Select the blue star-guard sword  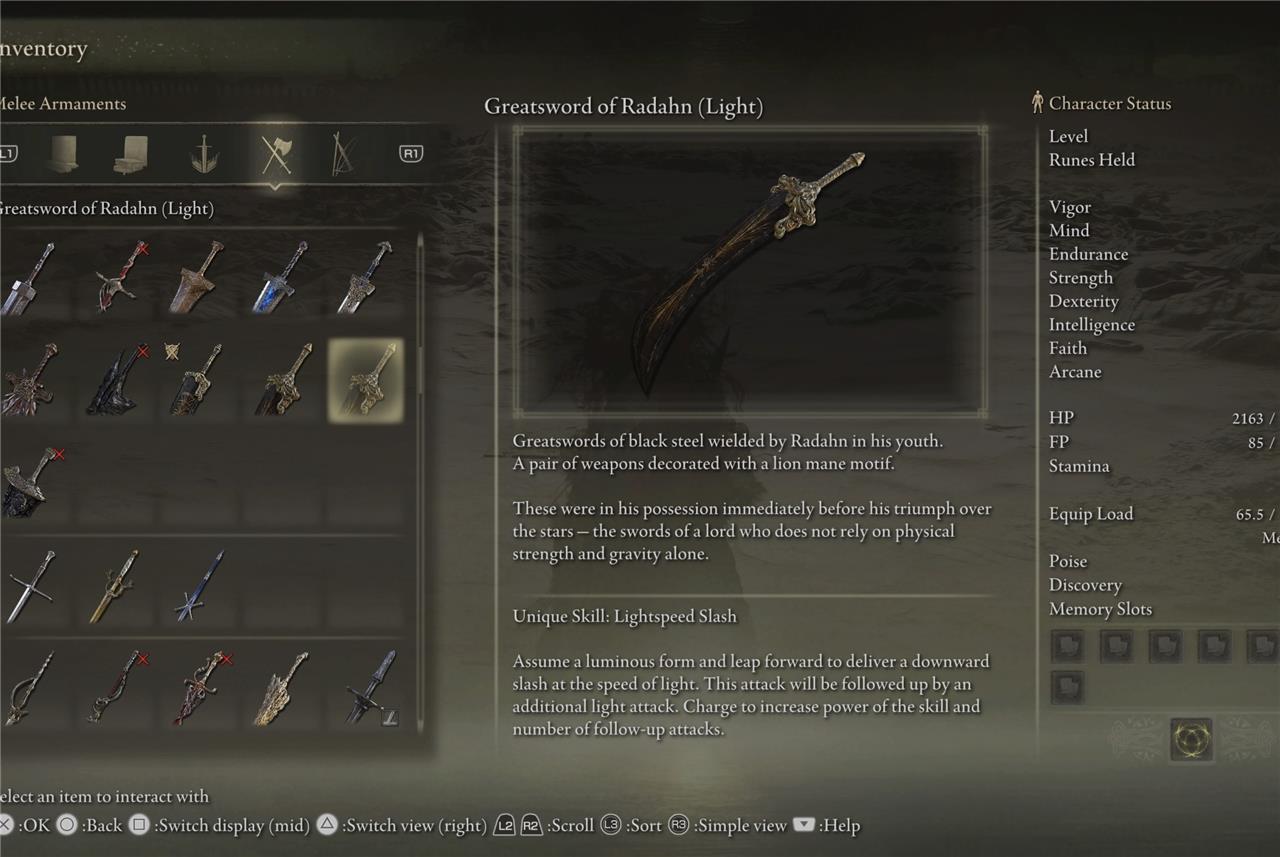click(x=198, y=586)
